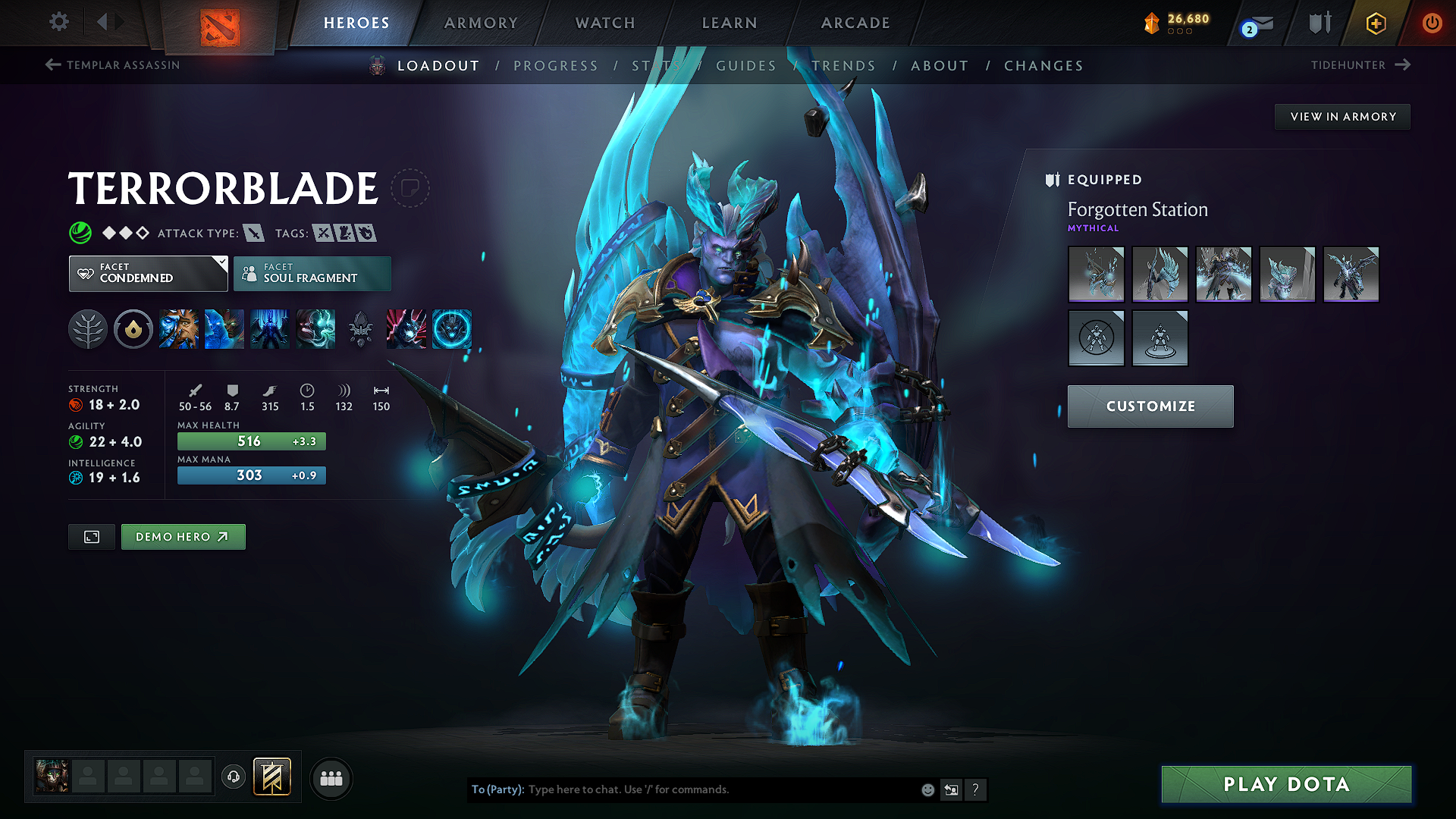This screenshot has height=819, width=1456.
Task: Switch to the Armory tab
Action: 481,23
